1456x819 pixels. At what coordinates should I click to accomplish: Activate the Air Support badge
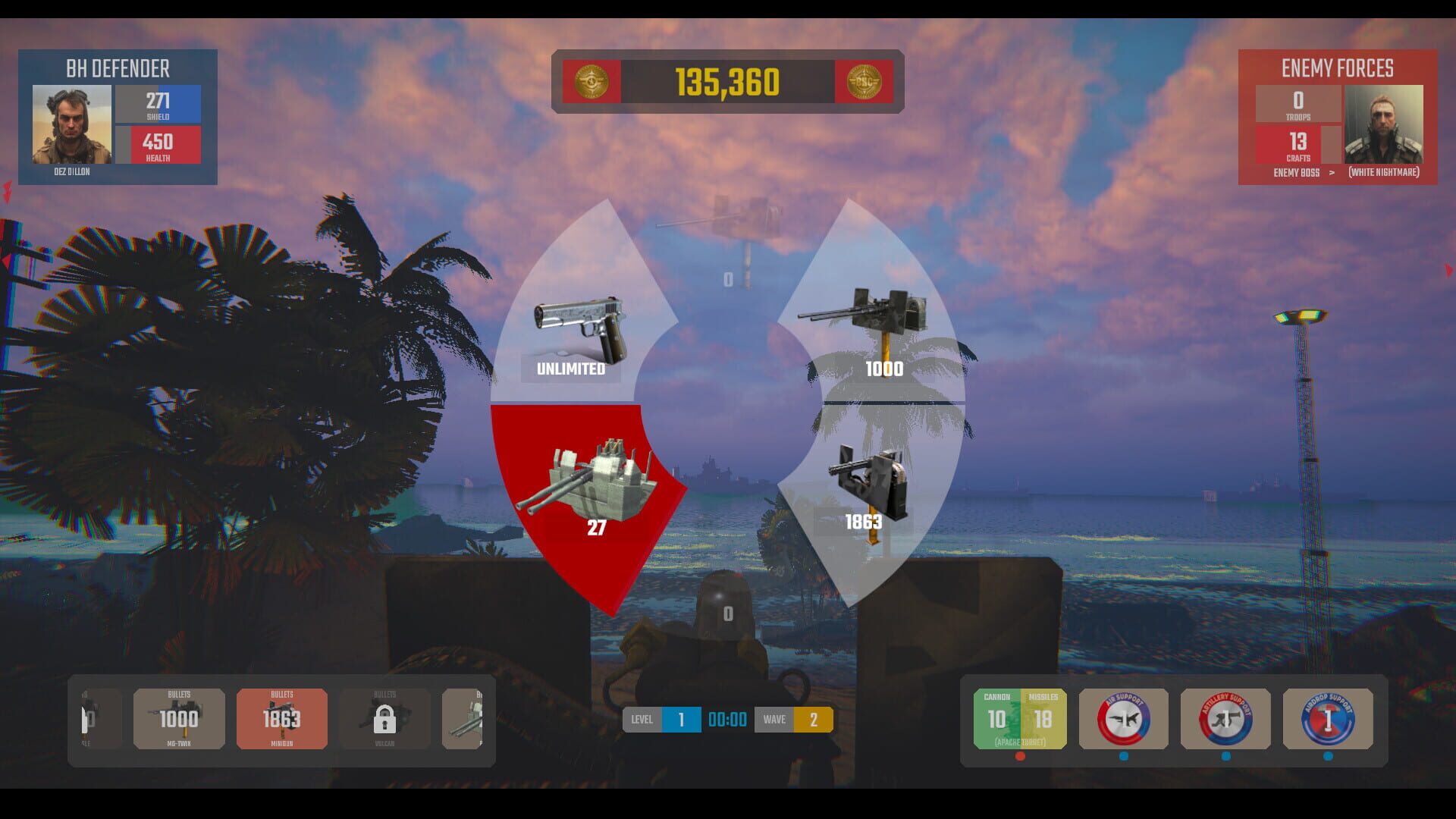coord(1123,719)
